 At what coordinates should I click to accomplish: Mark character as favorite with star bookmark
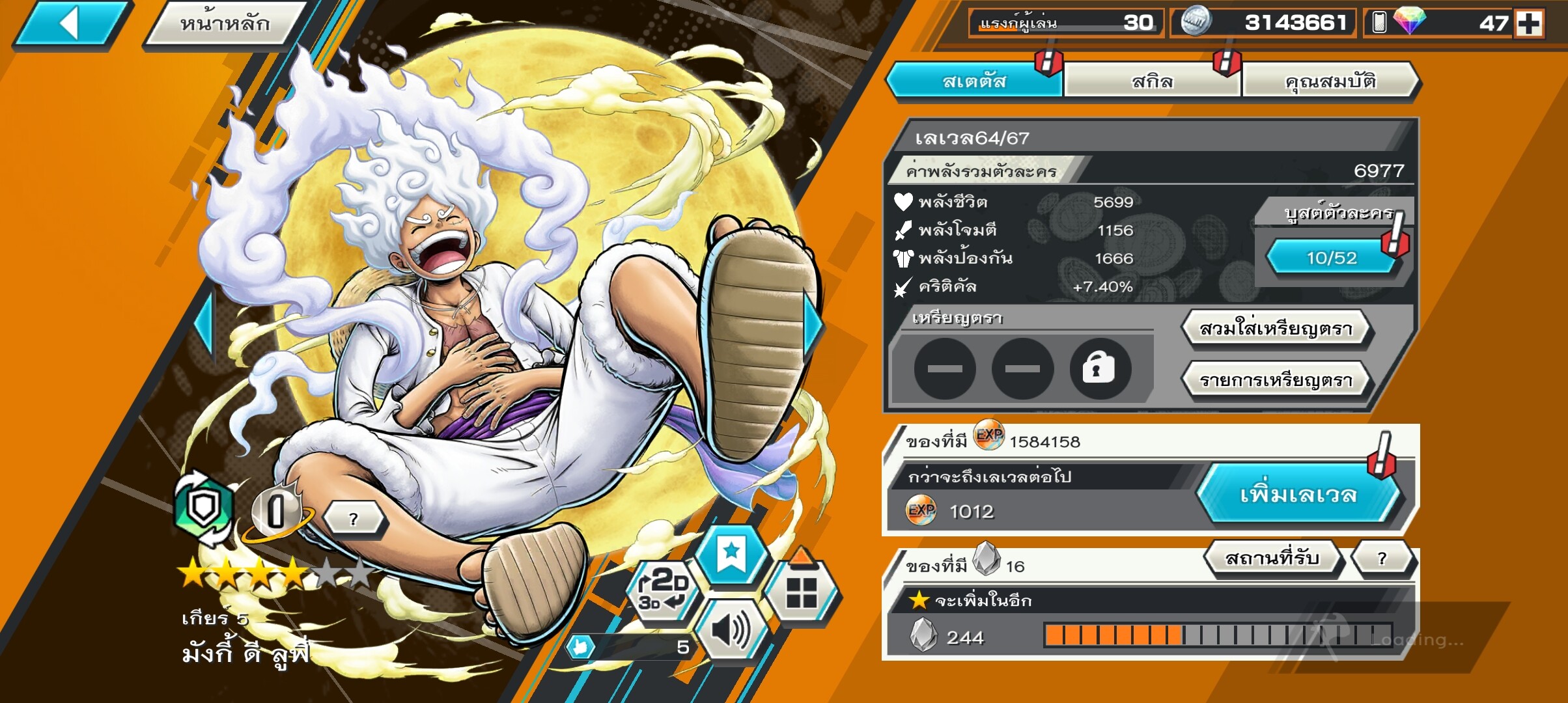[731, 554]
